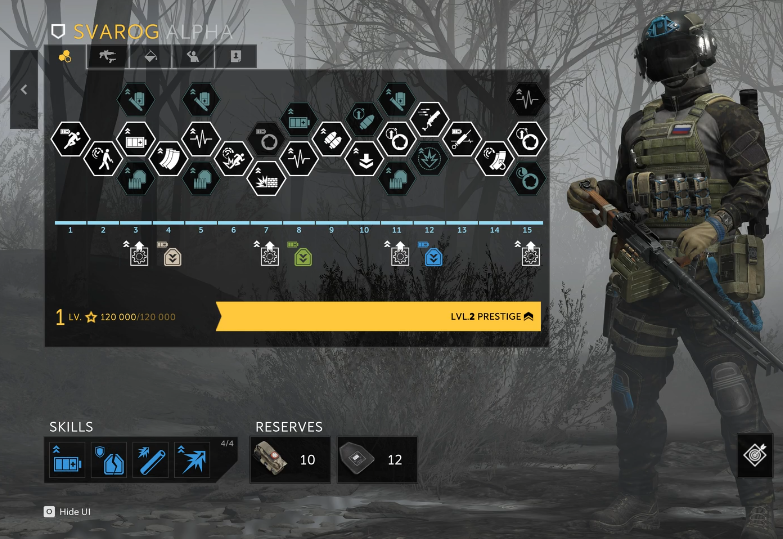783x539 pixels.
Task: Select the equipped broken shield skill slot
Action: click(109, 460)
